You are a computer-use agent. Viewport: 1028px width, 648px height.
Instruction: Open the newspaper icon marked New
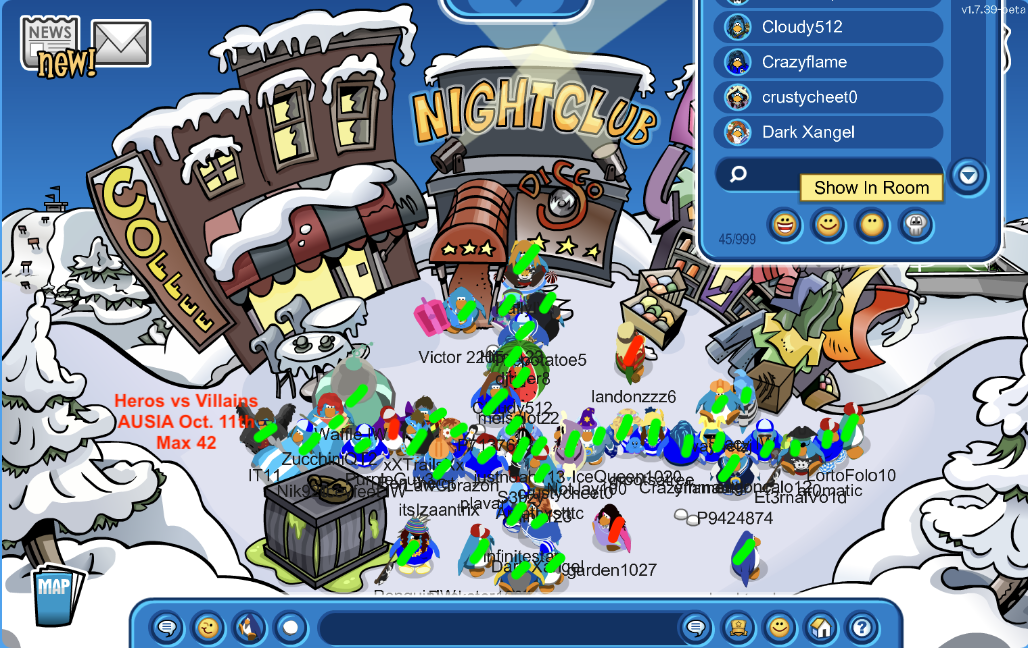(50, 45)
